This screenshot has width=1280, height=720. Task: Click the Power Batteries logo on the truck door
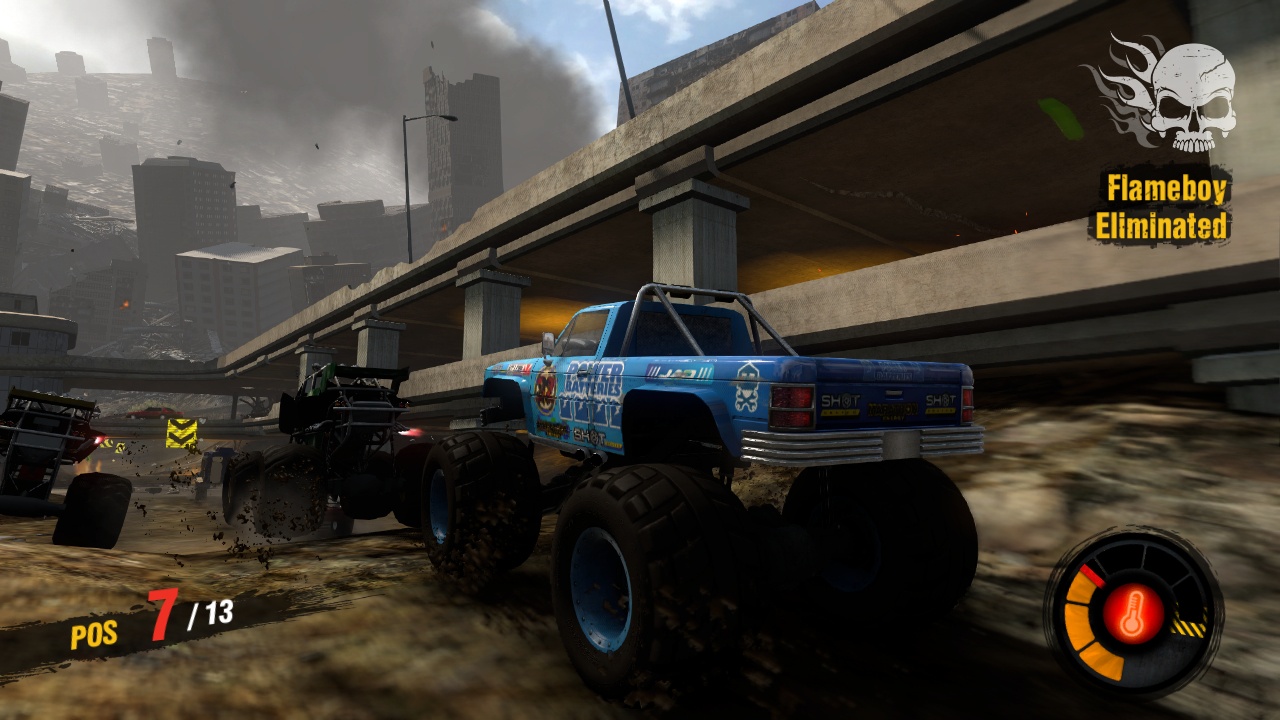pos(592,380)
